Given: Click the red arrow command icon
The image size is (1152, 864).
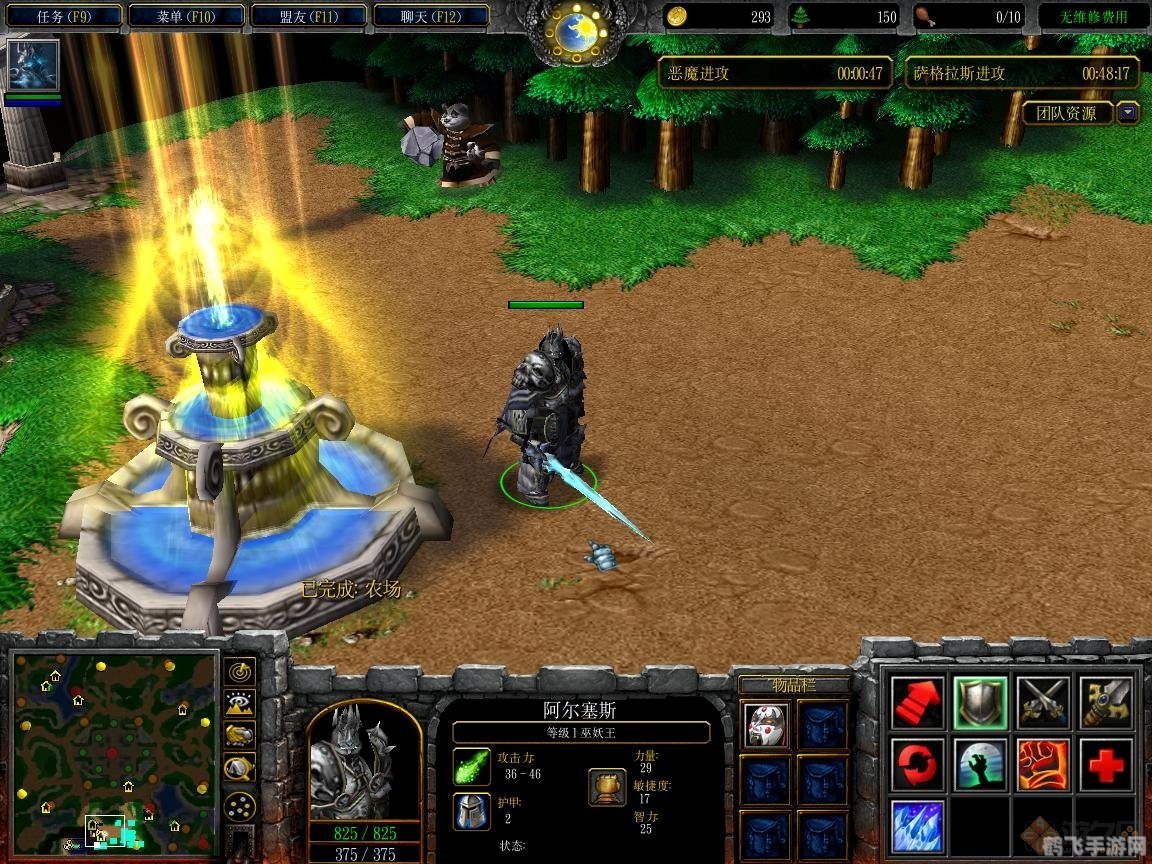Looking at the screenshot, I should click(x=918, y=701).
